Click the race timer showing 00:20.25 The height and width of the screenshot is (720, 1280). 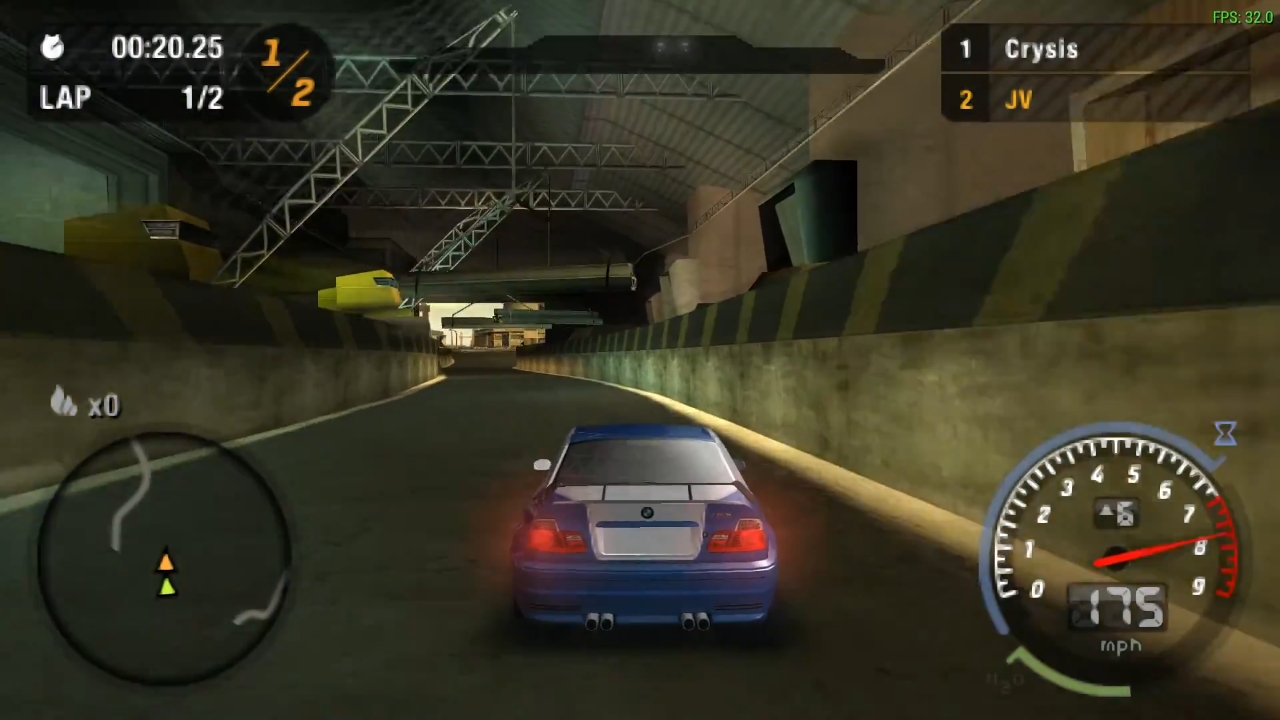[166, 48]
